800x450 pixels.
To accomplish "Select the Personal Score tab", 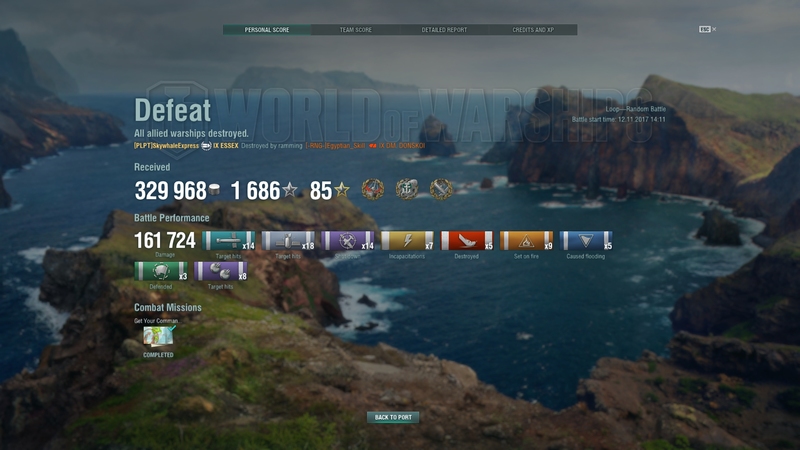I will [267, 30].
